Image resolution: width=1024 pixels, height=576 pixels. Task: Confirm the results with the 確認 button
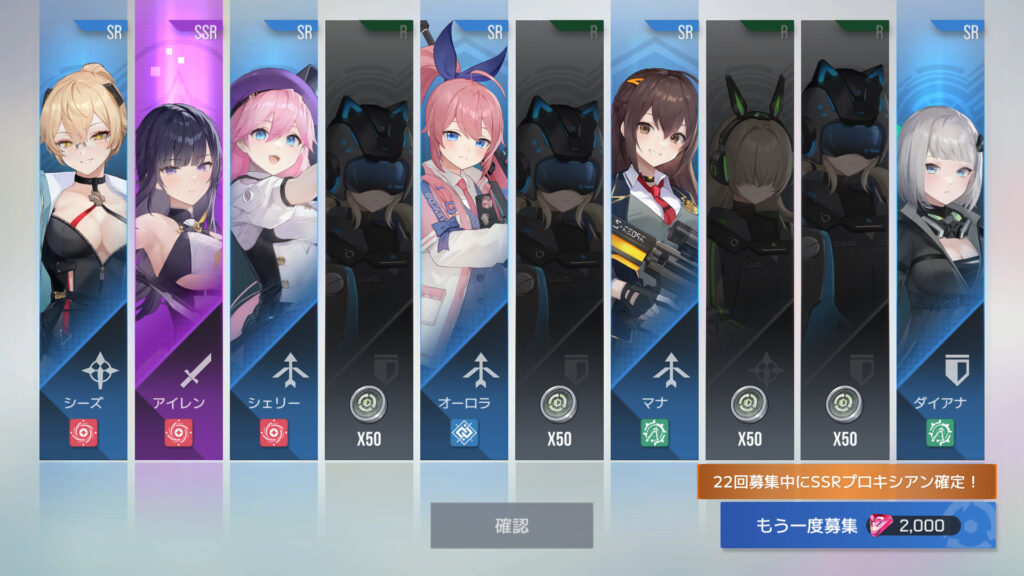511,525
